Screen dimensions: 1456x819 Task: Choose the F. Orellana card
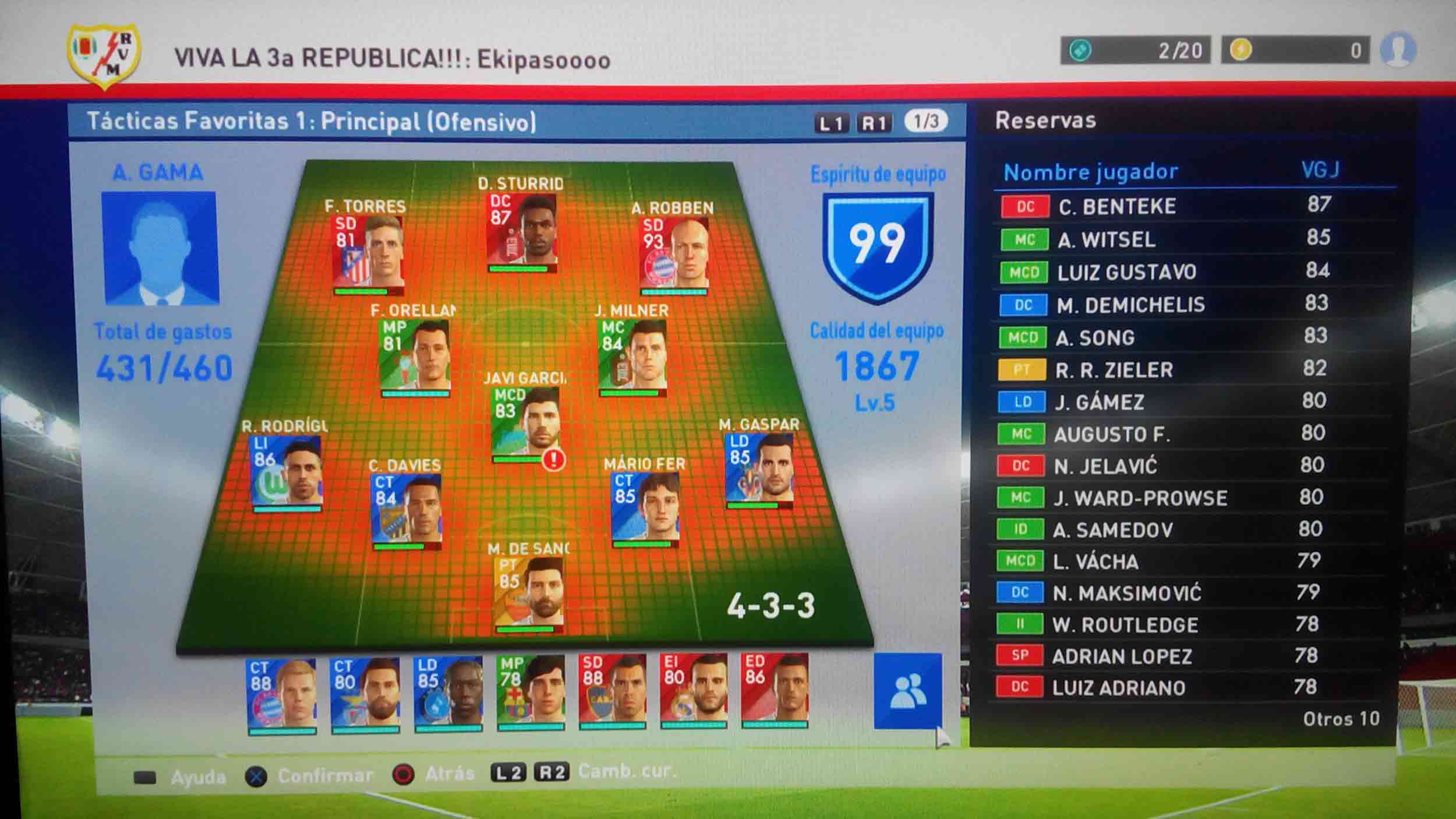[x=415, y=358]
